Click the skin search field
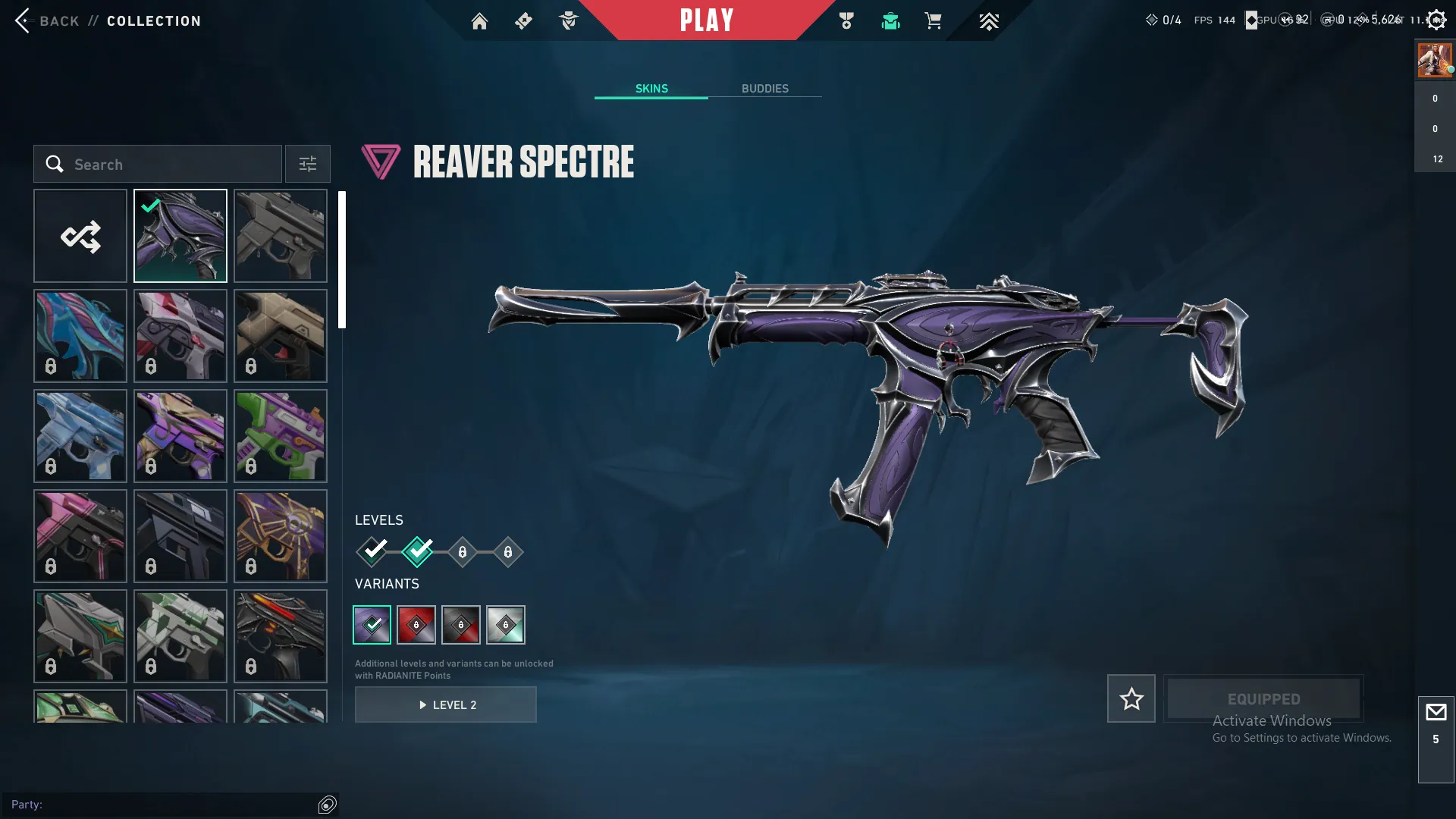 [x=157, y=164]
